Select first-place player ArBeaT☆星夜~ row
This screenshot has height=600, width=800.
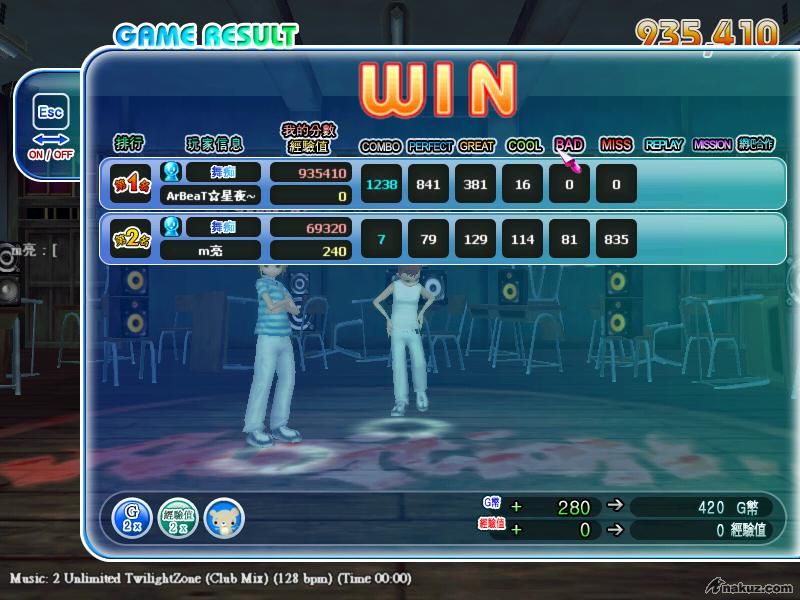point(210,196)
